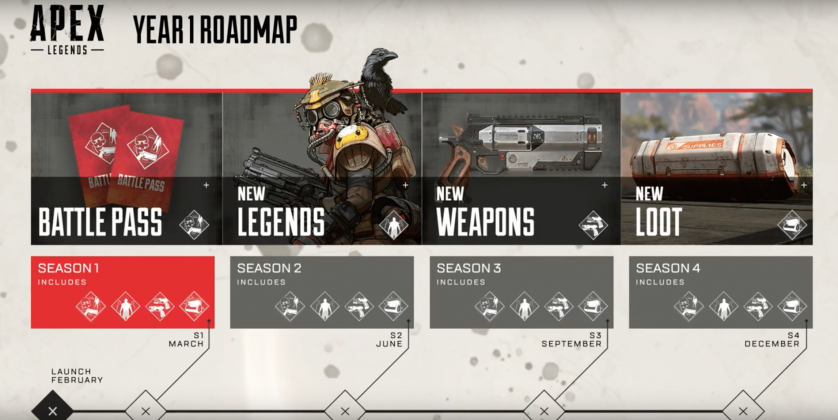Screen dimensions: 838x420
Task: Choose the New Weapons card
Action: [x=520, y=168]
